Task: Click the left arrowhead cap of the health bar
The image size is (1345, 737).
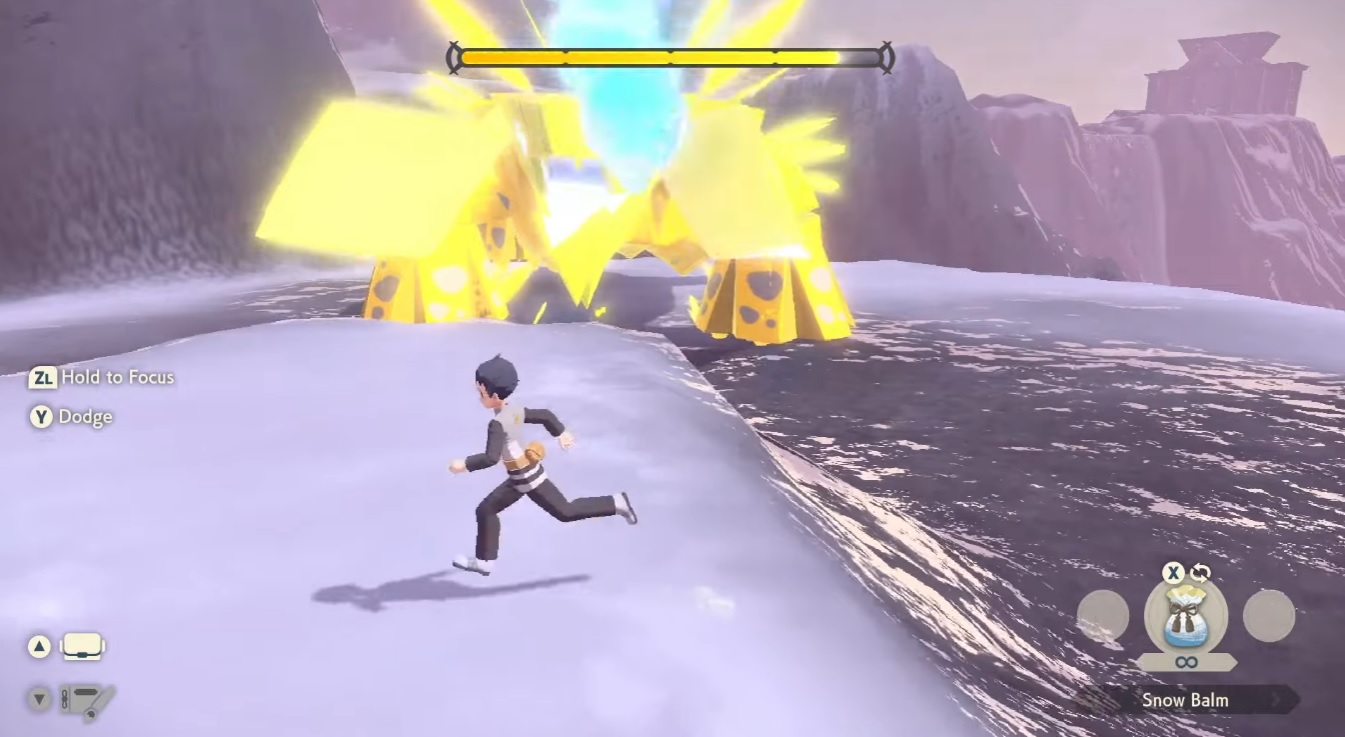Action: (452, 56)
